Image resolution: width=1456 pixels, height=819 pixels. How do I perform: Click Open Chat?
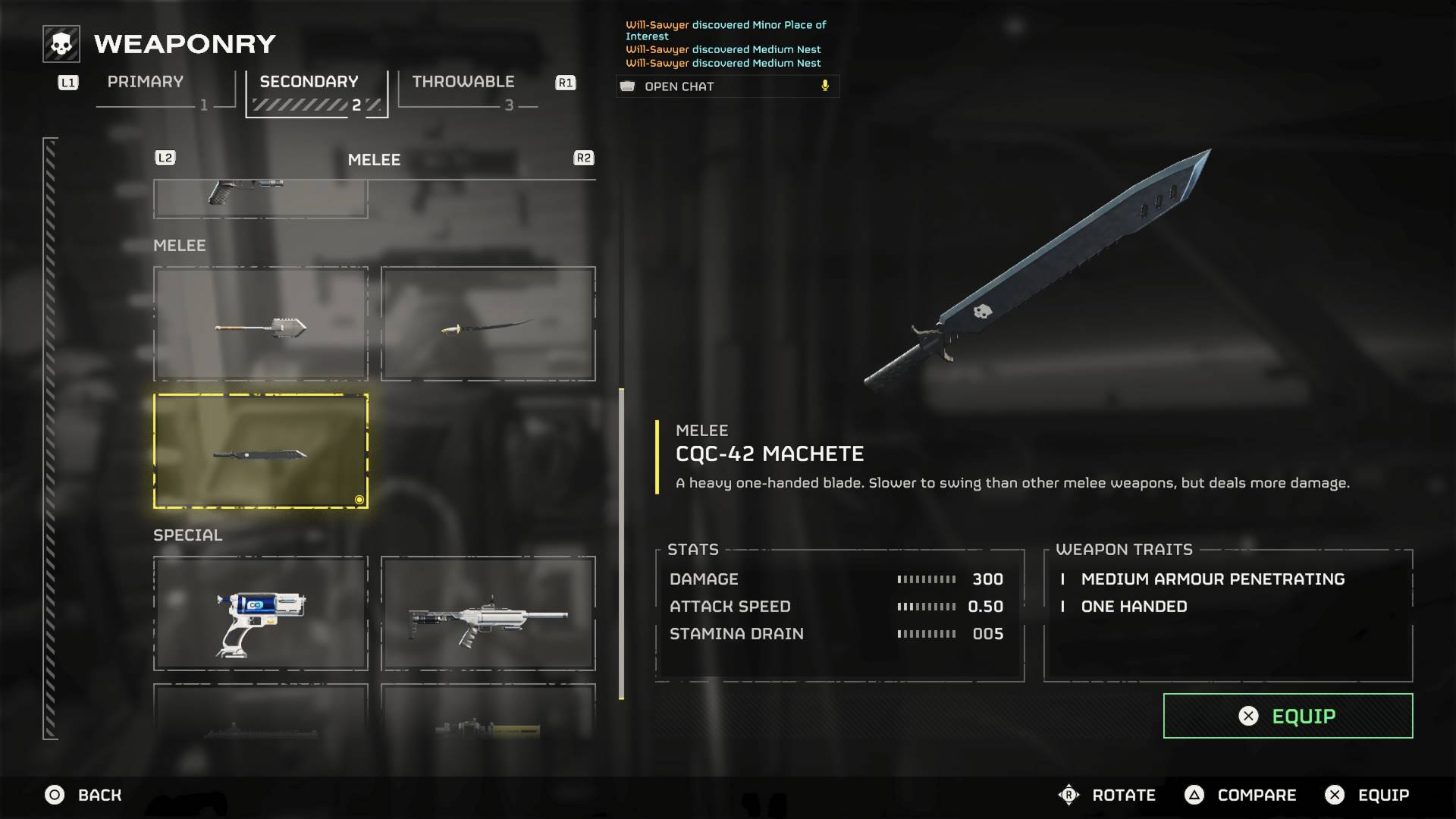pos(679,86)
